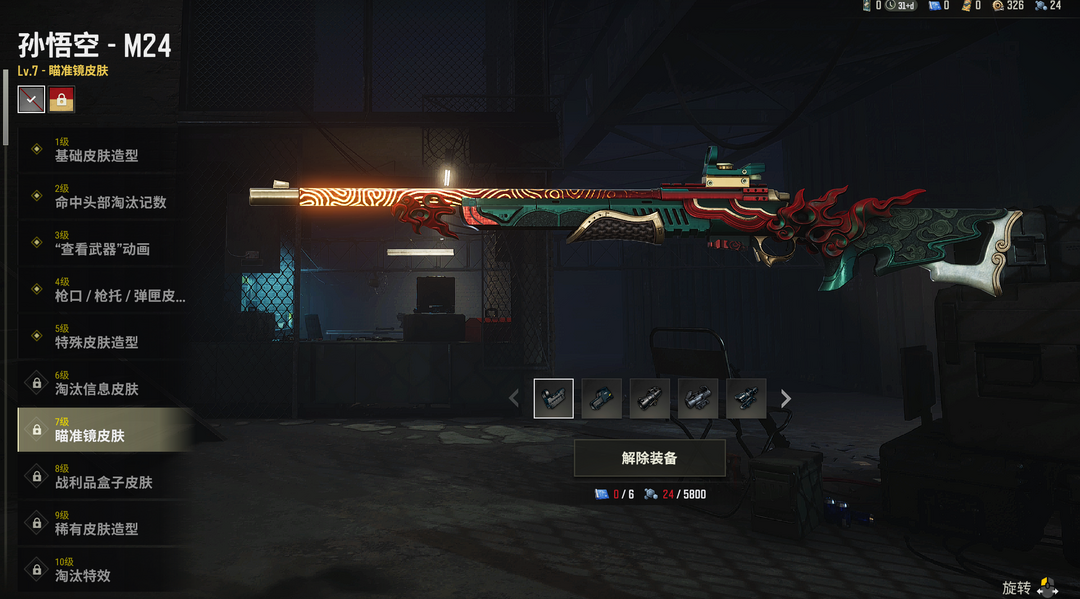Select the gray checkmarked color swatch
Screen dimensions: 1080x599
31,99
